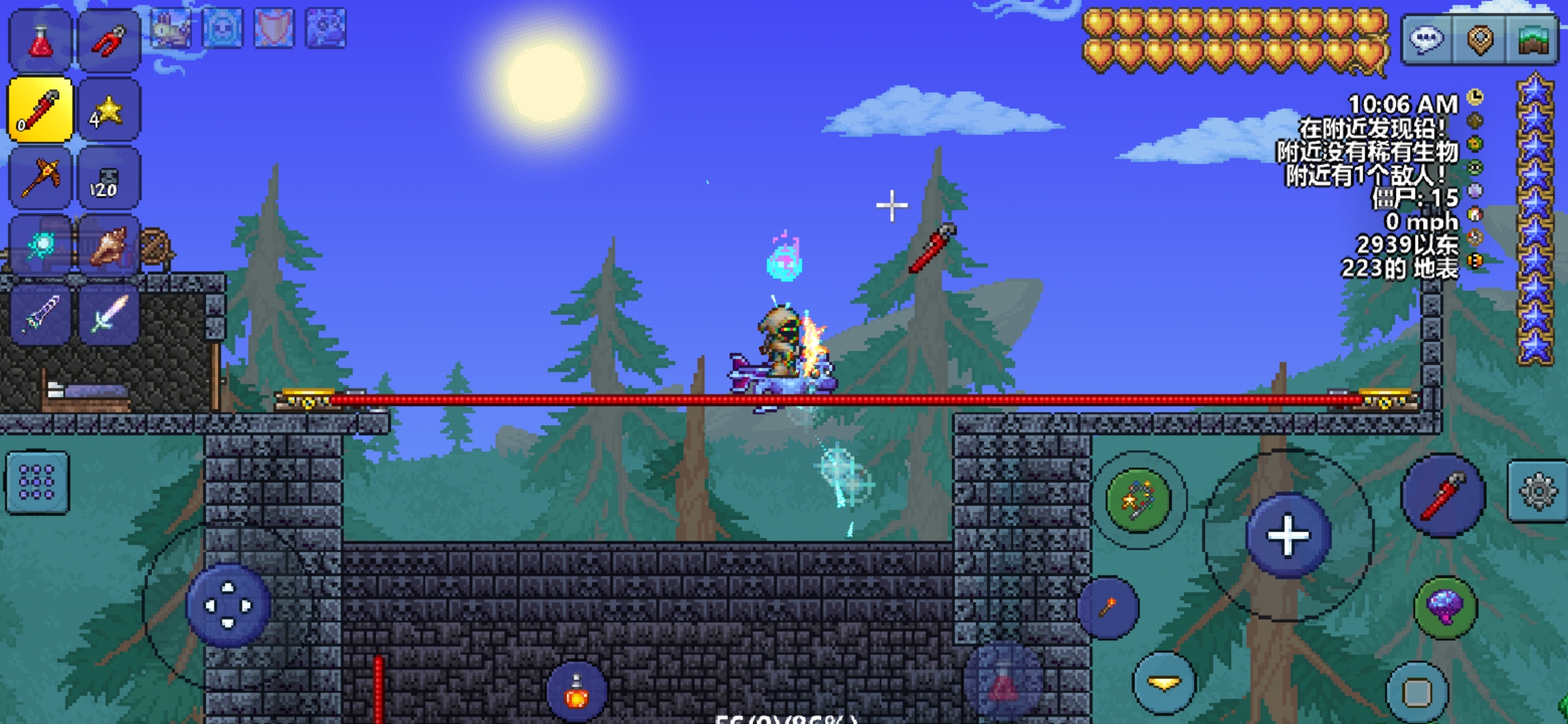Image resolution: width=1568 pixels, height=724 pixels.
Task: Equip the molten pickaxe from the hotbar
Action: click(40, 178)
